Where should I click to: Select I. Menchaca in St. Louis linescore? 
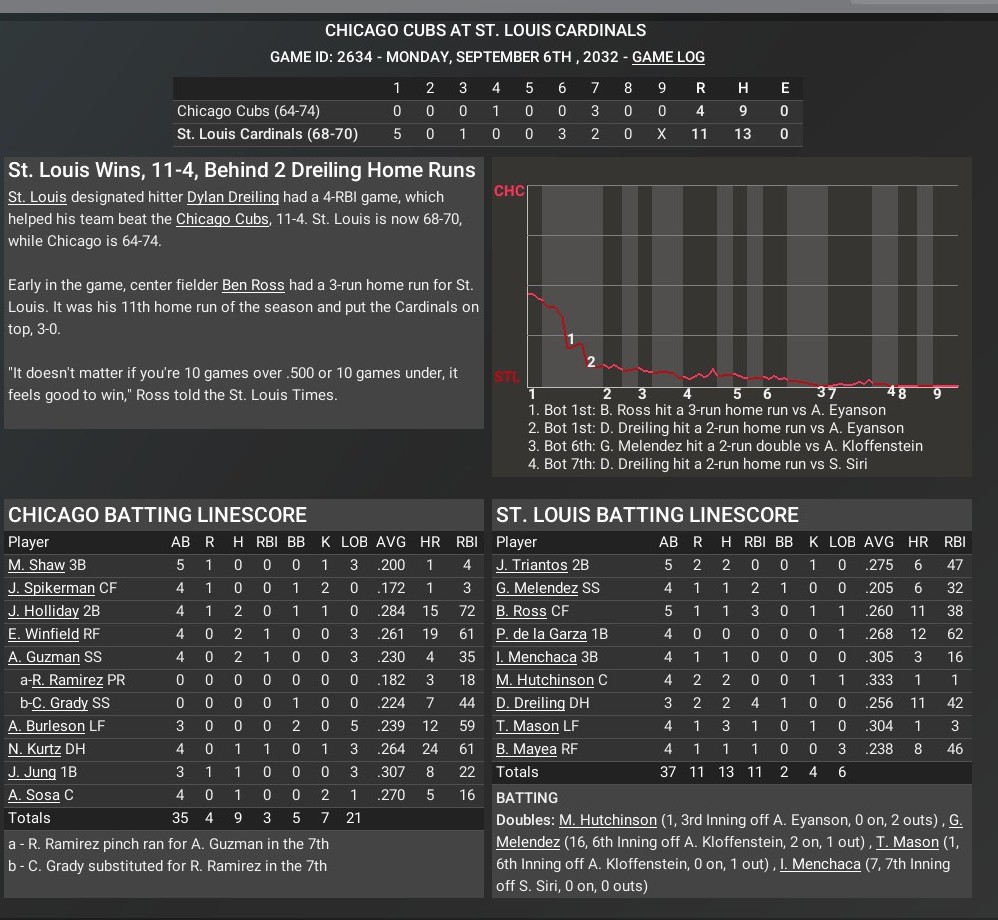point(536,657)
